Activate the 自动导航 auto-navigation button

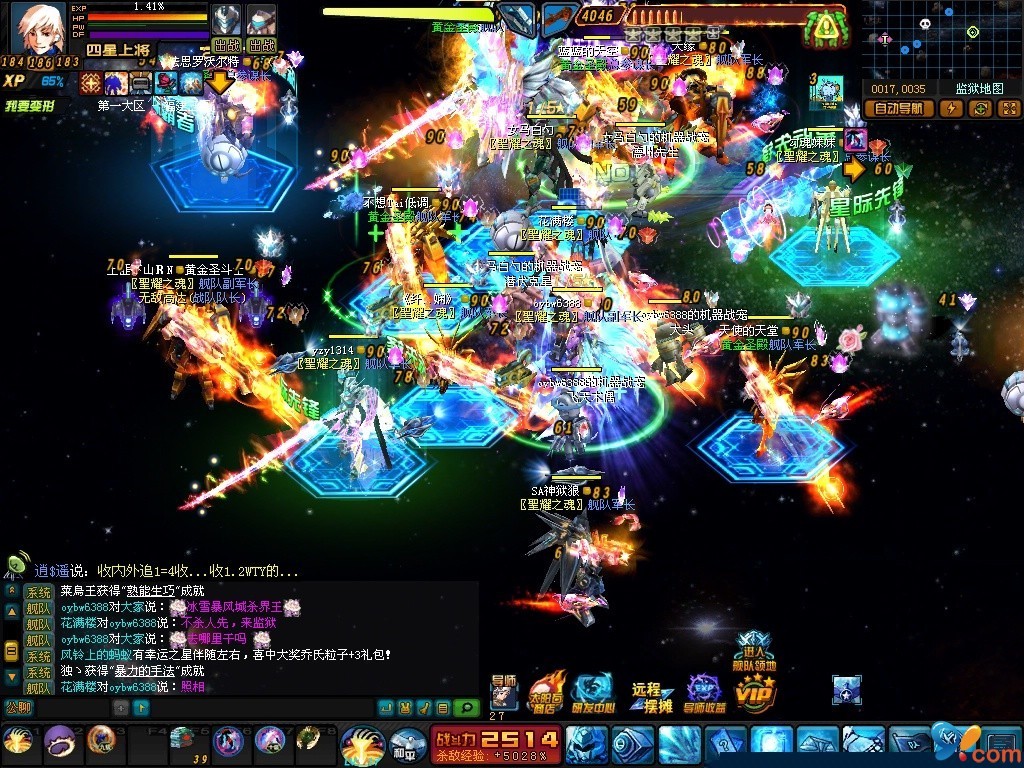[x=899, y=109]
